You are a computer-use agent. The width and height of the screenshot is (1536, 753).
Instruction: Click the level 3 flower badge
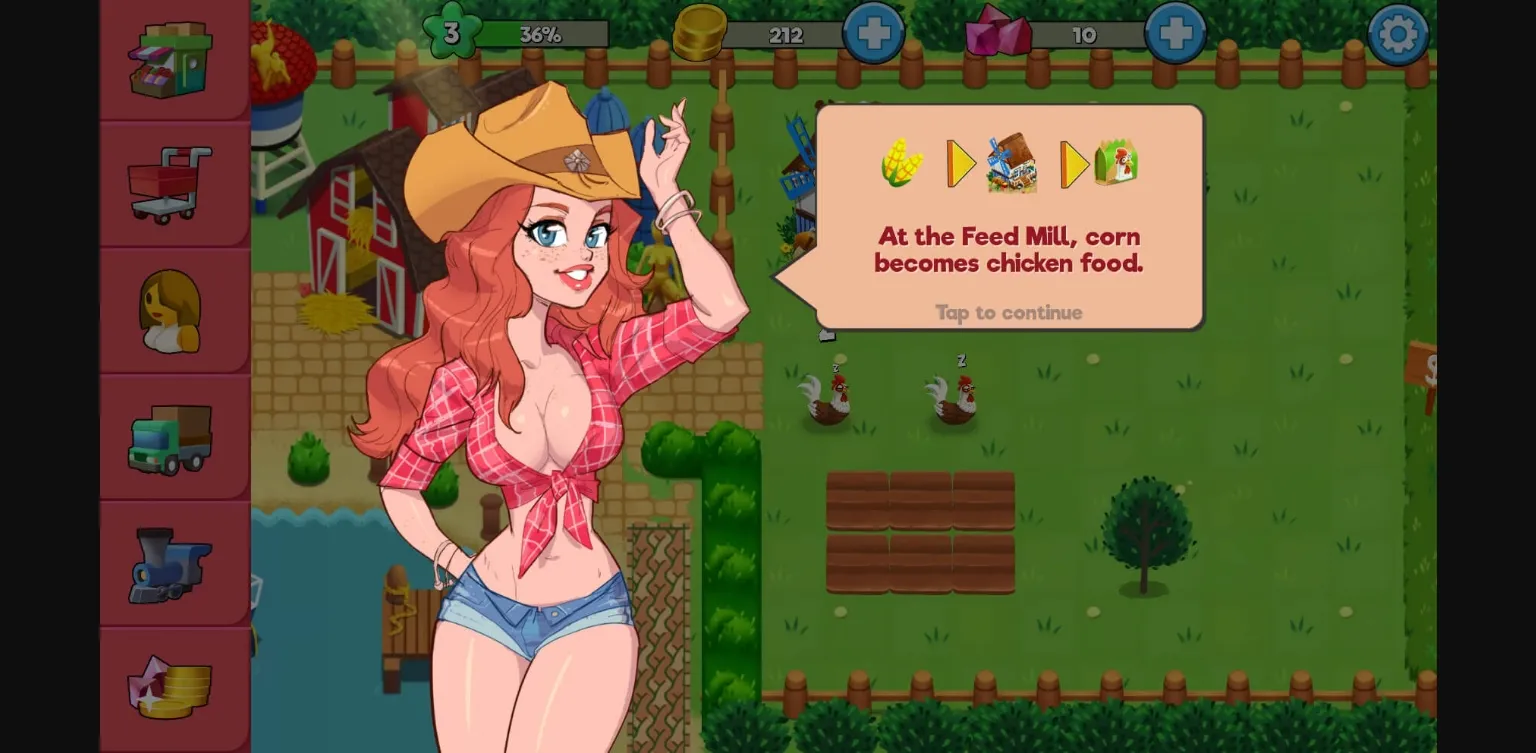coord(450,32)
